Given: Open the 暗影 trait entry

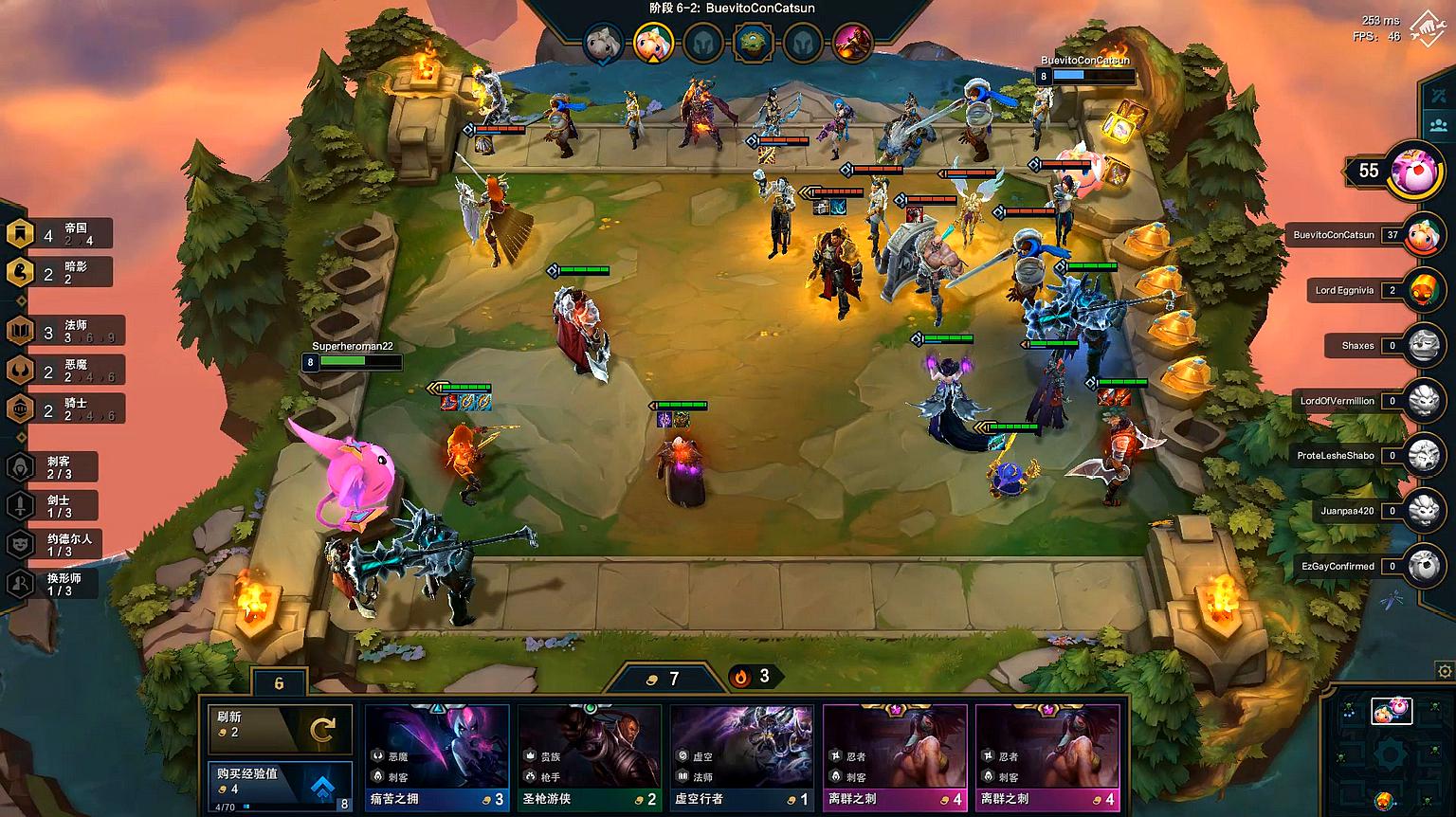Looking at the screenshot, I should [x=62, y=273].
